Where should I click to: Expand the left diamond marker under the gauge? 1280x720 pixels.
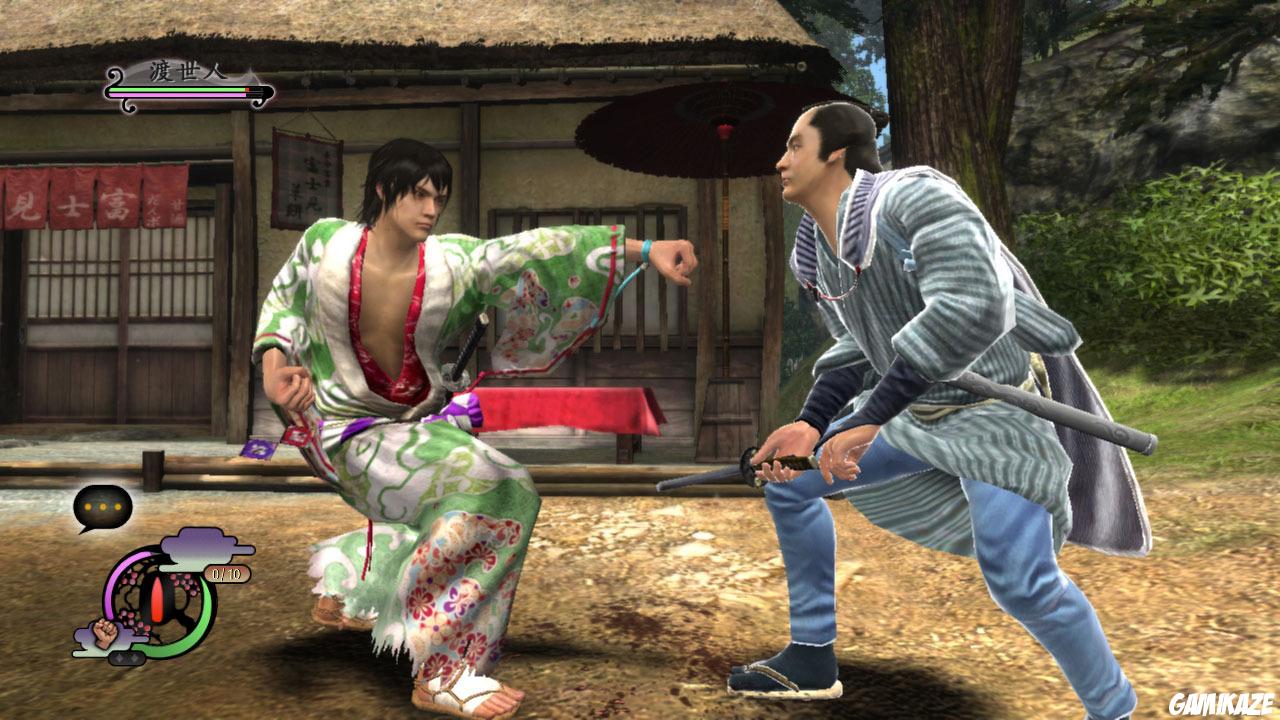(x=118, y=657)
